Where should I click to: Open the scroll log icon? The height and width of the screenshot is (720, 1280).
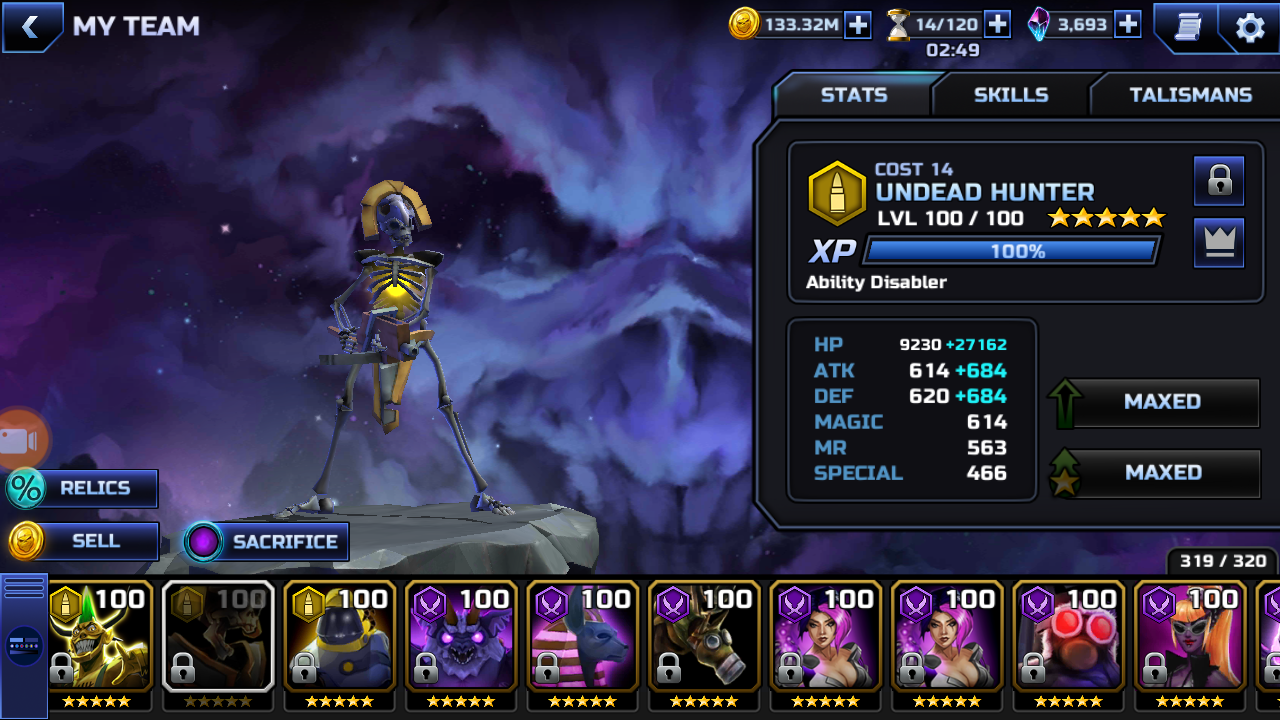pyautogui.click(x=1187, y=27)
